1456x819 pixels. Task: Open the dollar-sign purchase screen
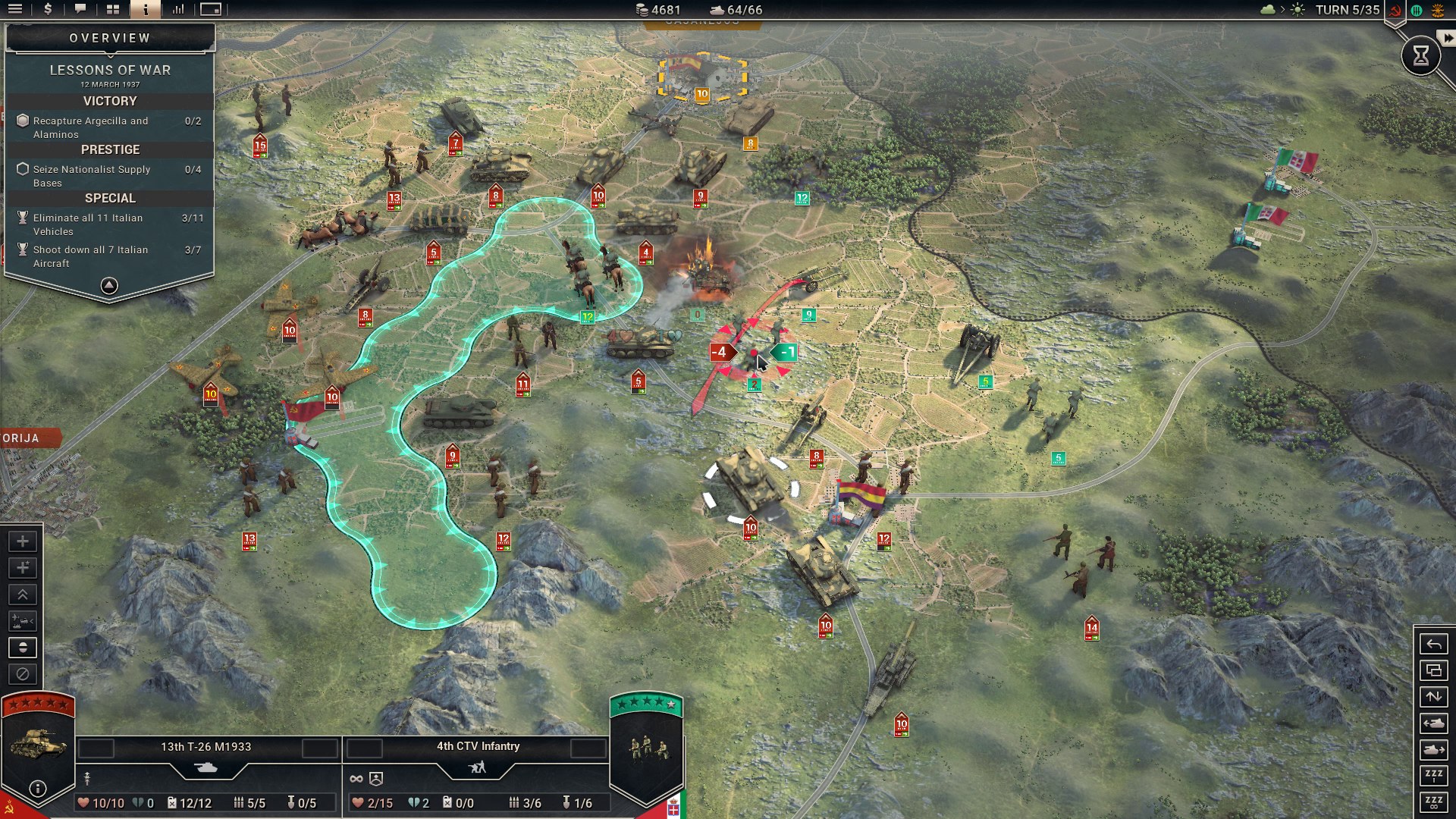click(48, 9)
